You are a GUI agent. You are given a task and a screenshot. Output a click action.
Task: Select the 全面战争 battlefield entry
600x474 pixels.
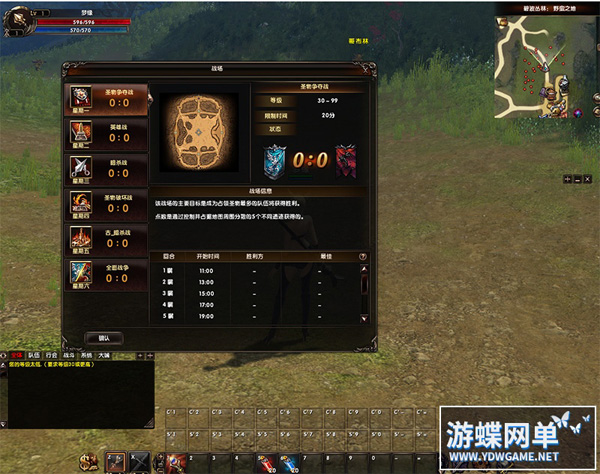[x=108, y=274]
